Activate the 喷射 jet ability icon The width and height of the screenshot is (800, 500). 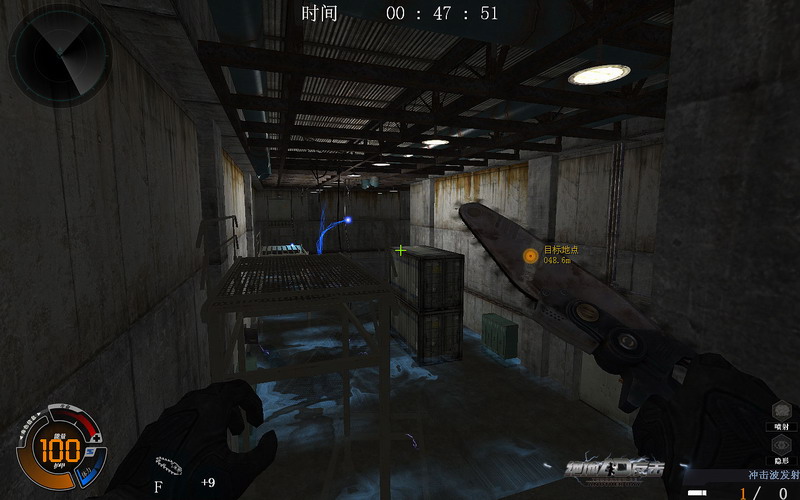(782, 411)
